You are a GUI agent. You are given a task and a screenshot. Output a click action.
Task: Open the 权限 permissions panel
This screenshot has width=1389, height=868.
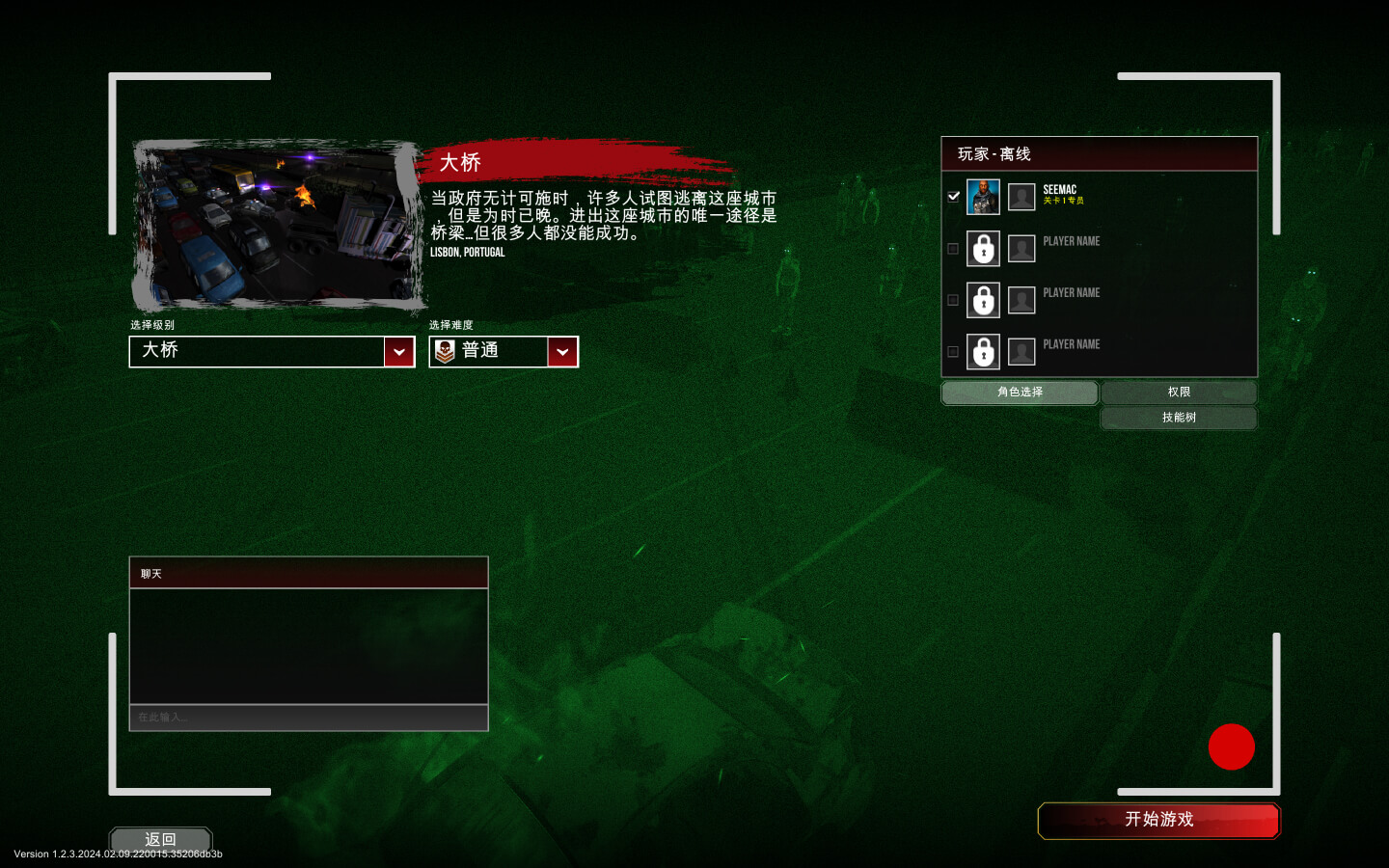click(1179, 393)
